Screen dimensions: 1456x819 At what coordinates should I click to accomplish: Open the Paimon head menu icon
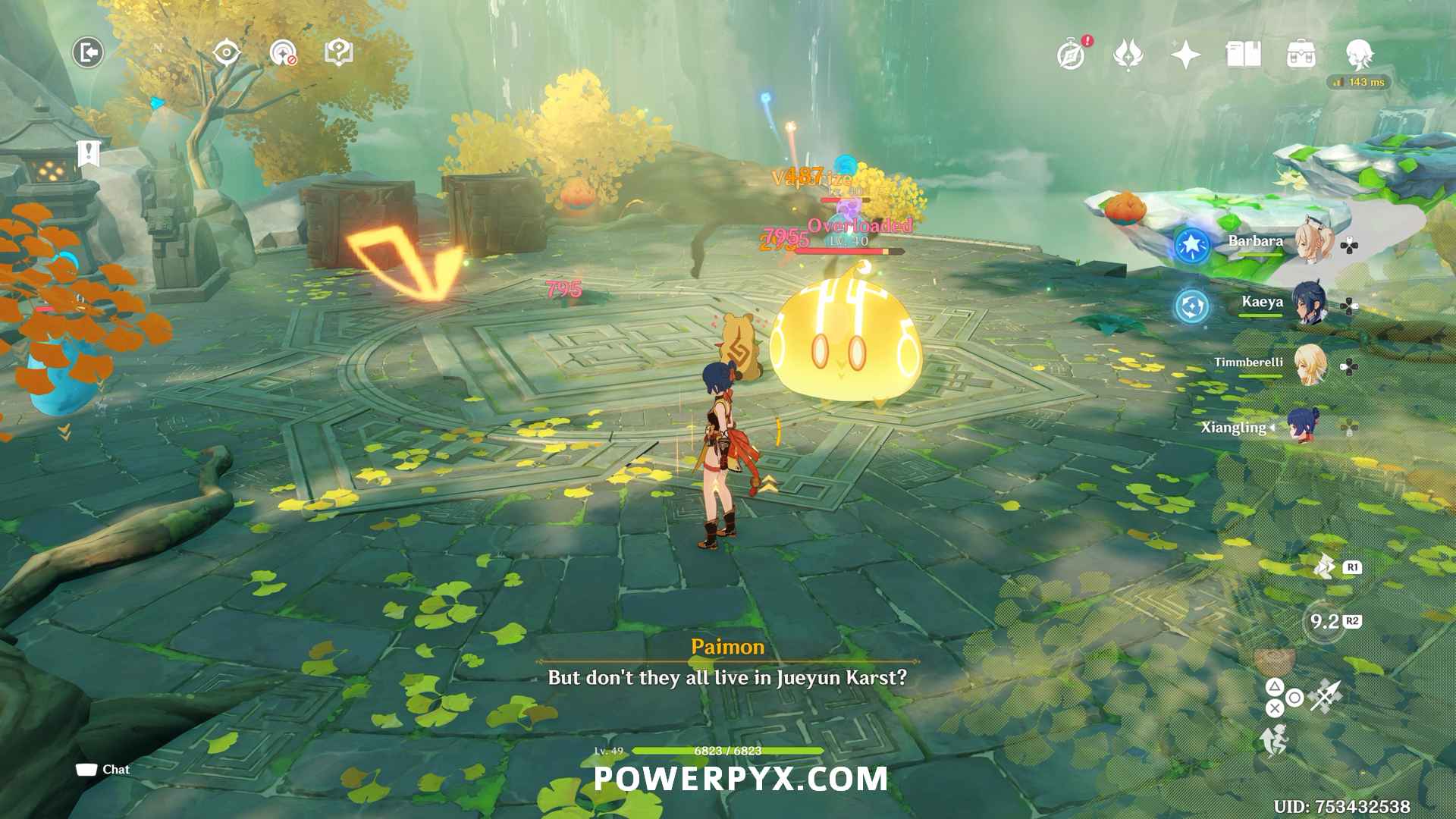click(x=1359, y=55)
